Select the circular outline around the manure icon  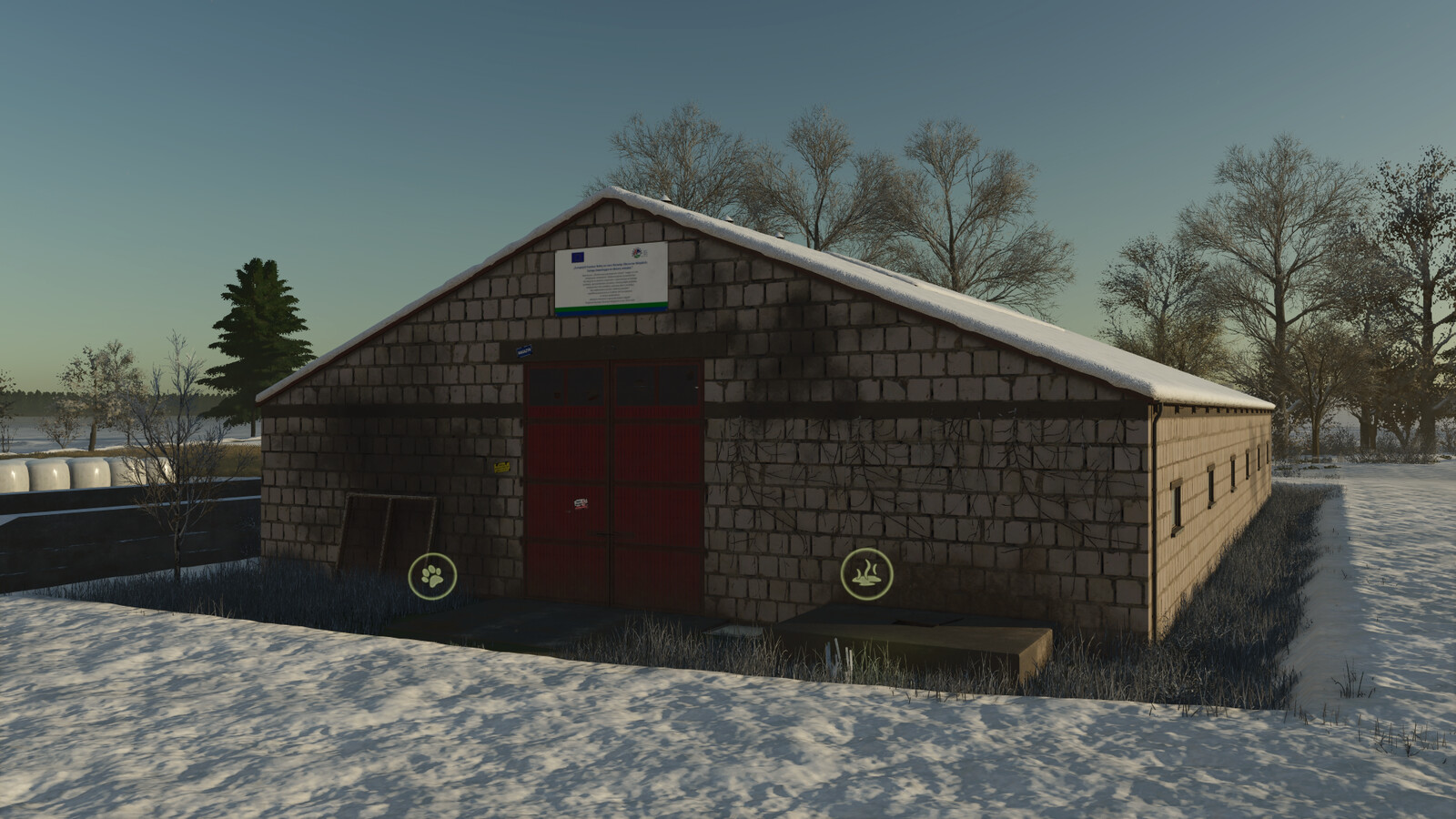[866, 552]
